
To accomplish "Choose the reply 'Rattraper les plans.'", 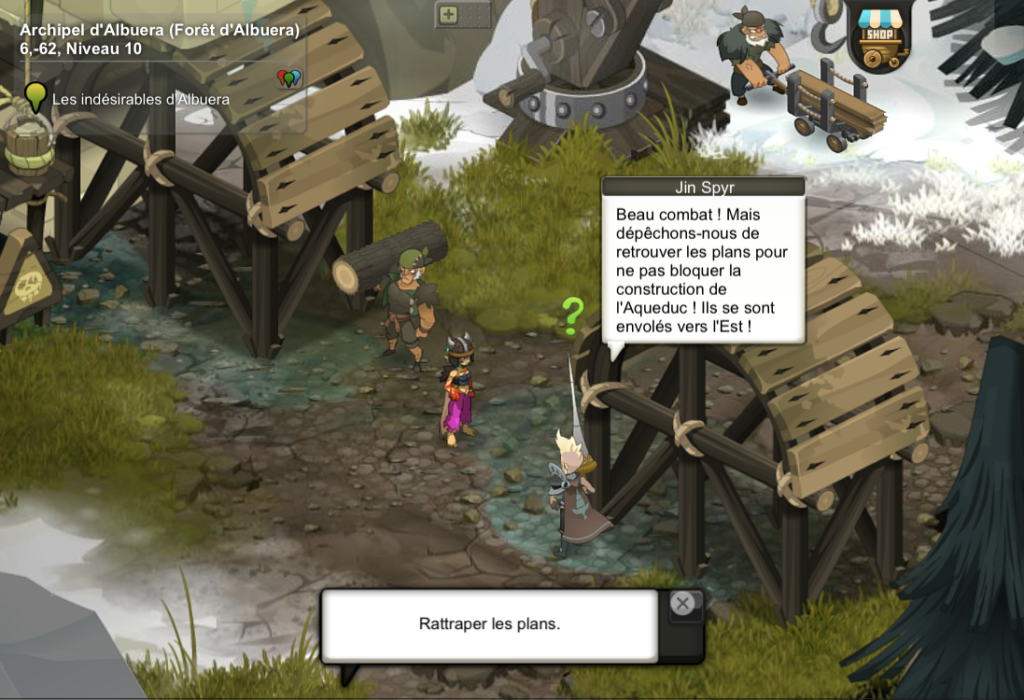I will pyautogui.click(x=489, y=624).
